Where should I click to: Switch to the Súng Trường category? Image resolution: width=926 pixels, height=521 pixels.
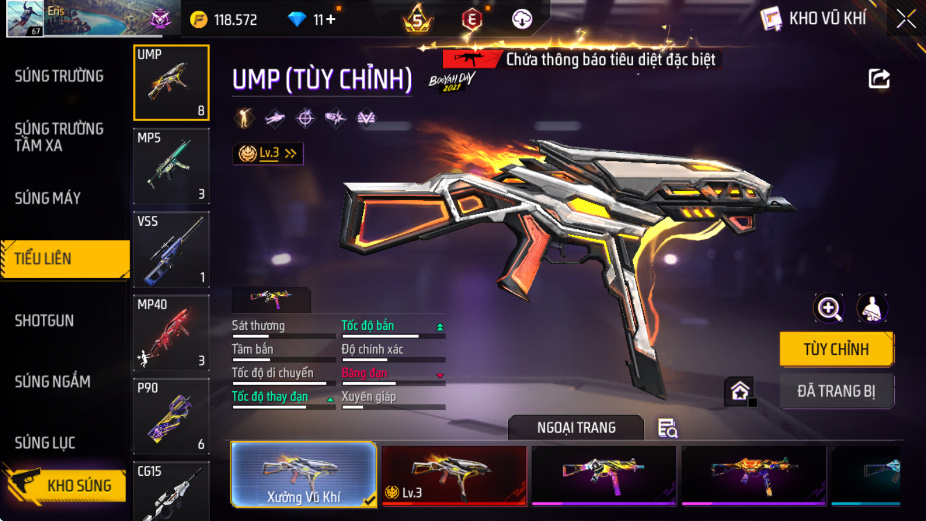[x=59, y=76]
